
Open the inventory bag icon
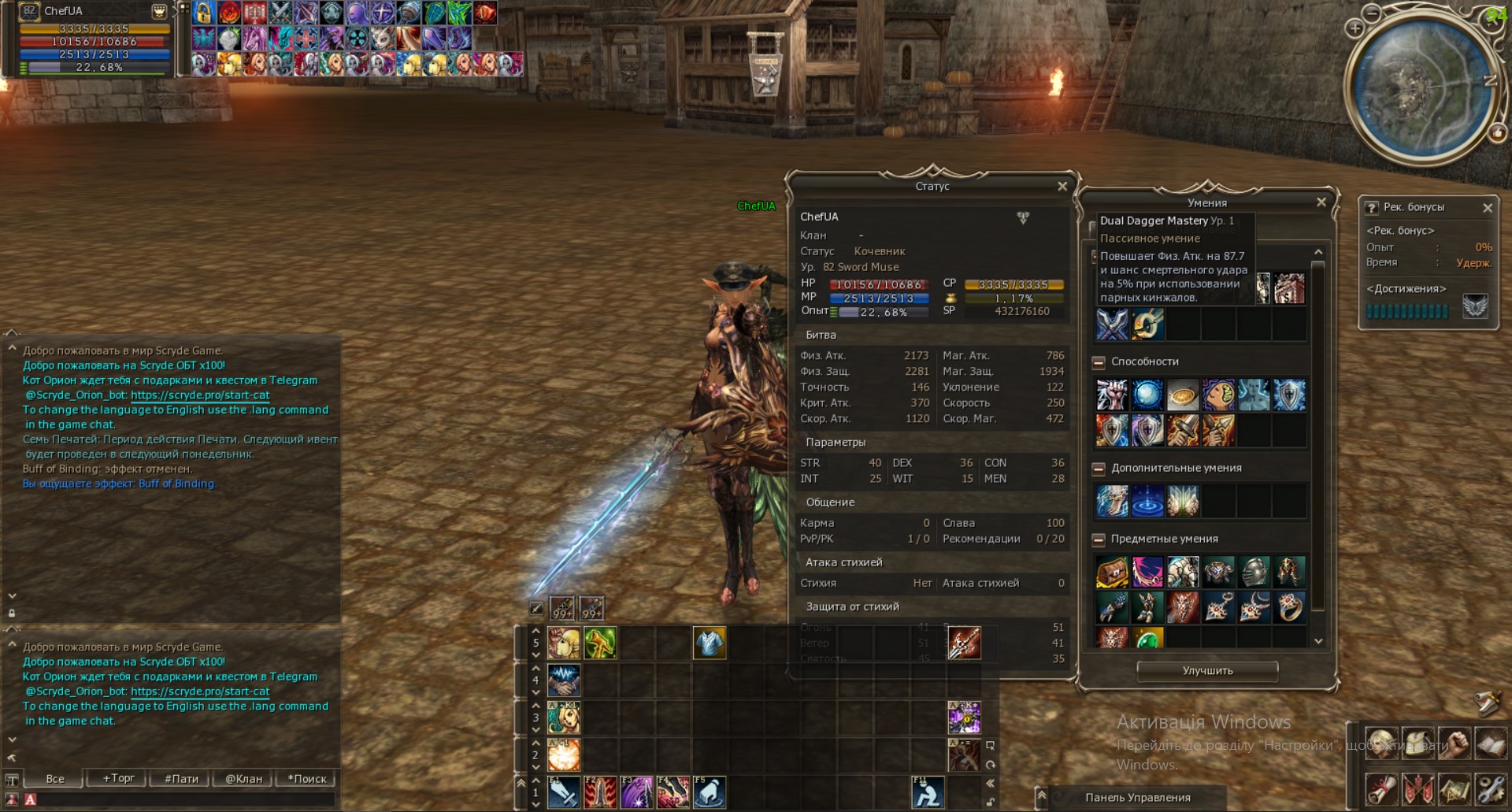point(1417,743)
